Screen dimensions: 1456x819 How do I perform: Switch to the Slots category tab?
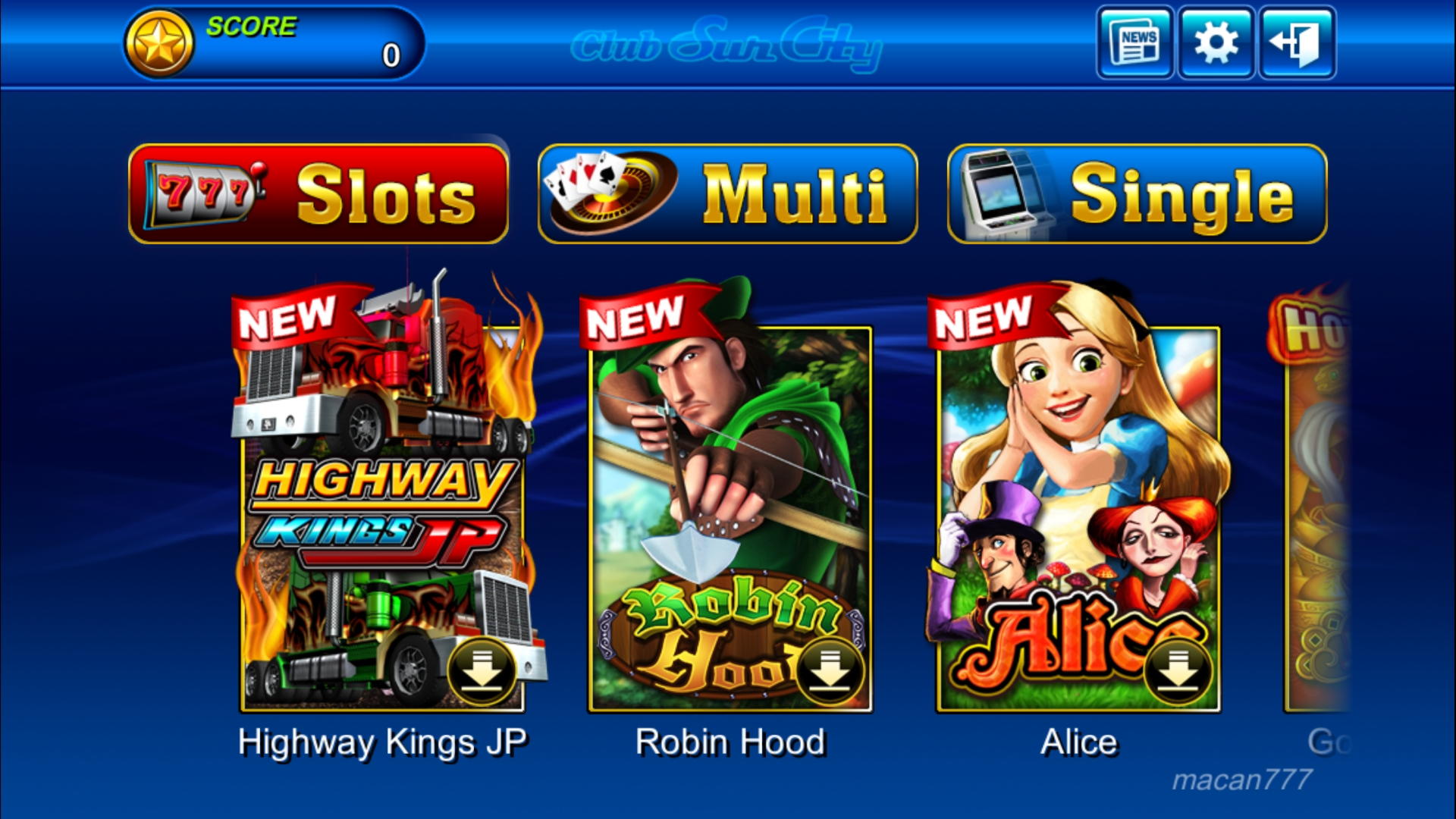tap(318, 194)
